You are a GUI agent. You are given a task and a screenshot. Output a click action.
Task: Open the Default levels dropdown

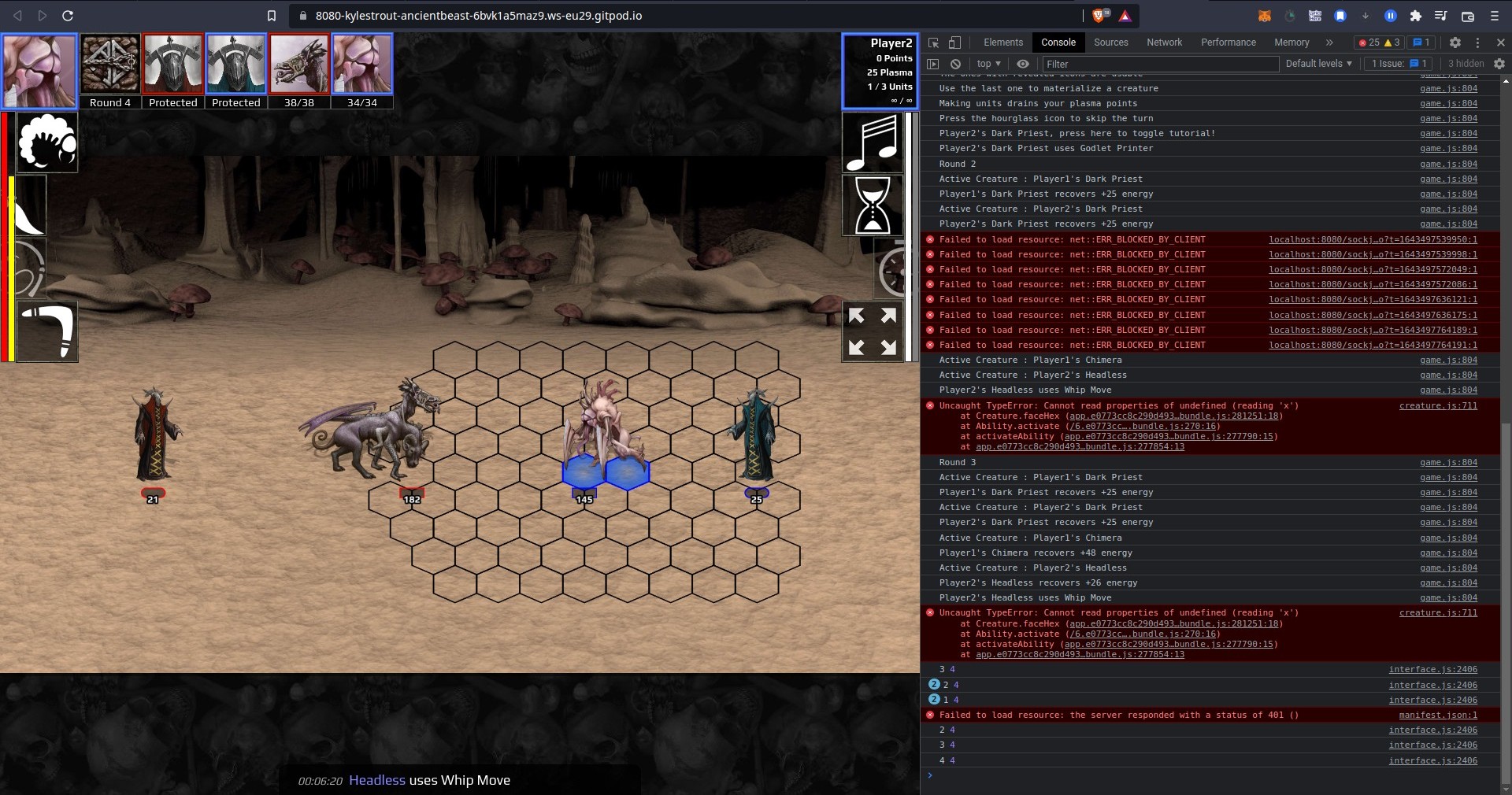[x=1317, y=64]
